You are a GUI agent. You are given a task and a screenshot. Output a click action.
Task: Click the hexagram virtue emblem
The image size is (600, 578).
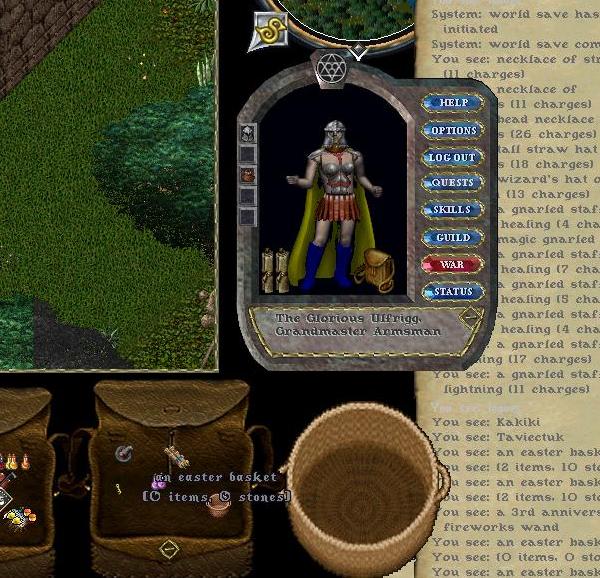(331, 66)
